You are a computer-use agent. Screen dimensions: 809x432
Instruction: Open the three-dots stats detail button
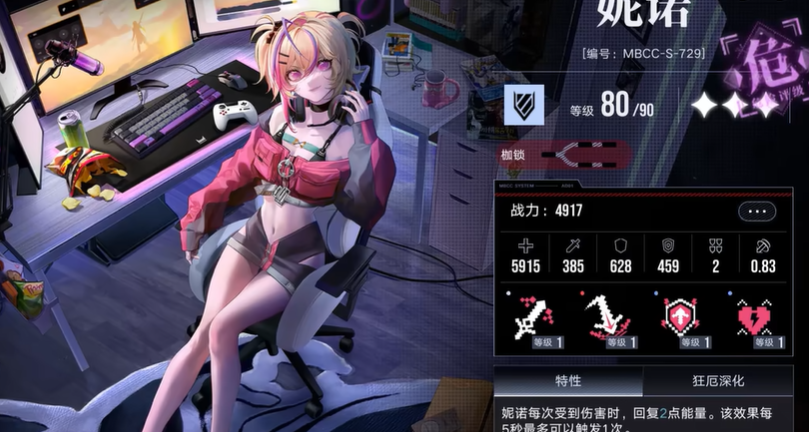757,211
